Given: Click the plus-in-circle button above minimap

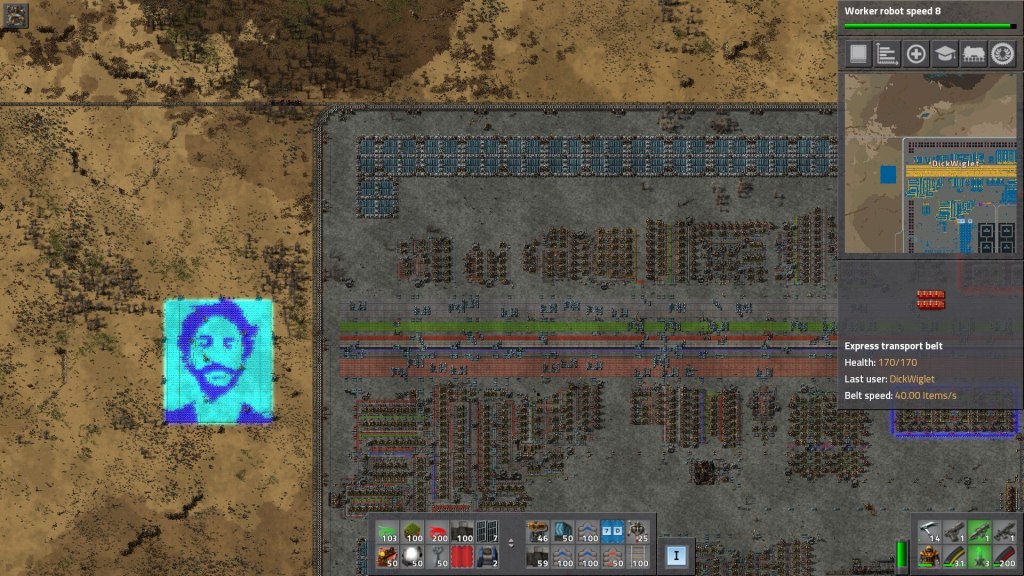Looking at the screenshot, I should pos(916,55).
